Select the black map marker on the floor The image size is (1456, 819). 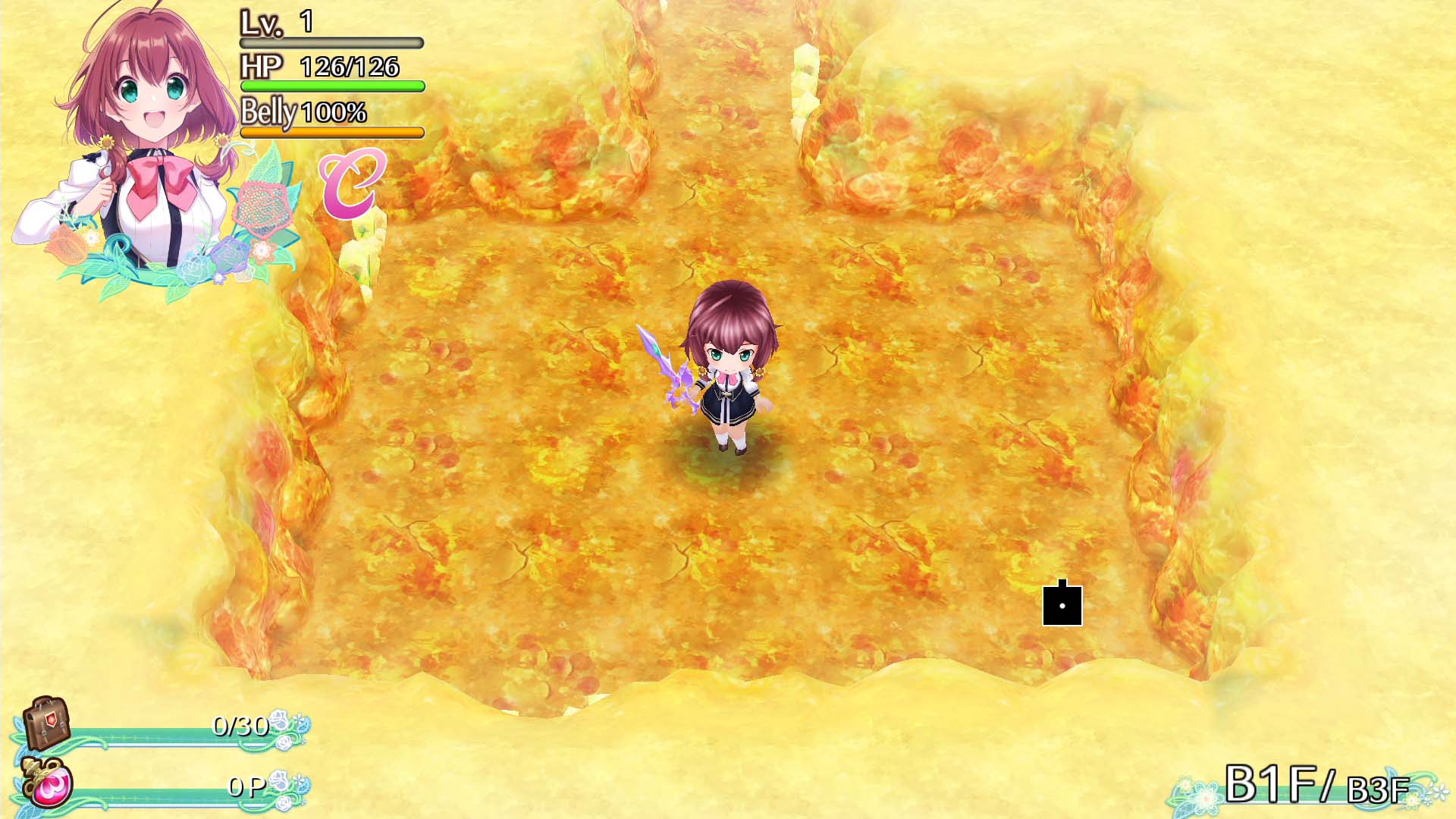click(1062, 605)
